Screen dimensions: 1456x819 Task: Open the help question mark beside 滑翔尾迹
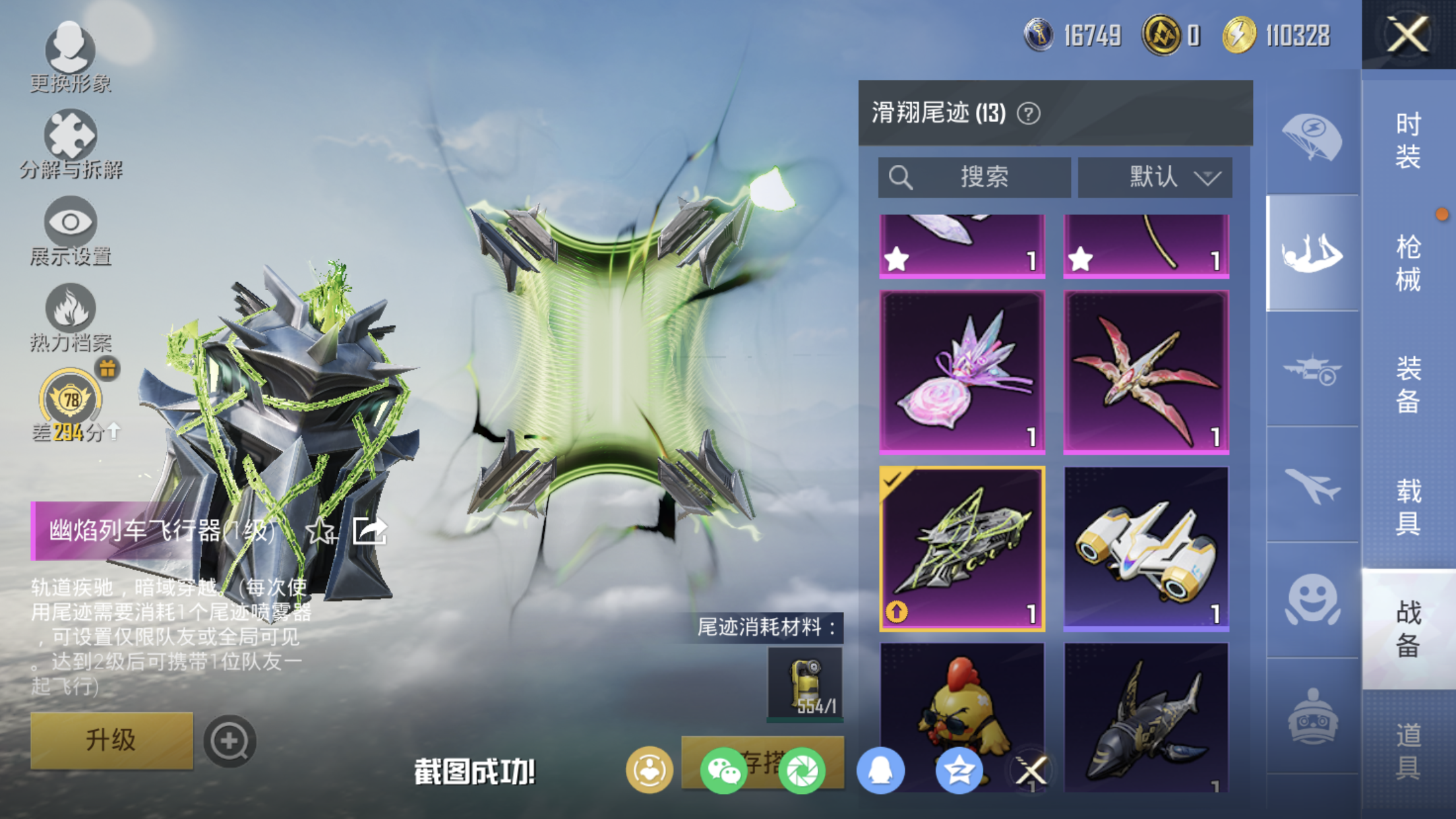click(x=1028, y=113)
